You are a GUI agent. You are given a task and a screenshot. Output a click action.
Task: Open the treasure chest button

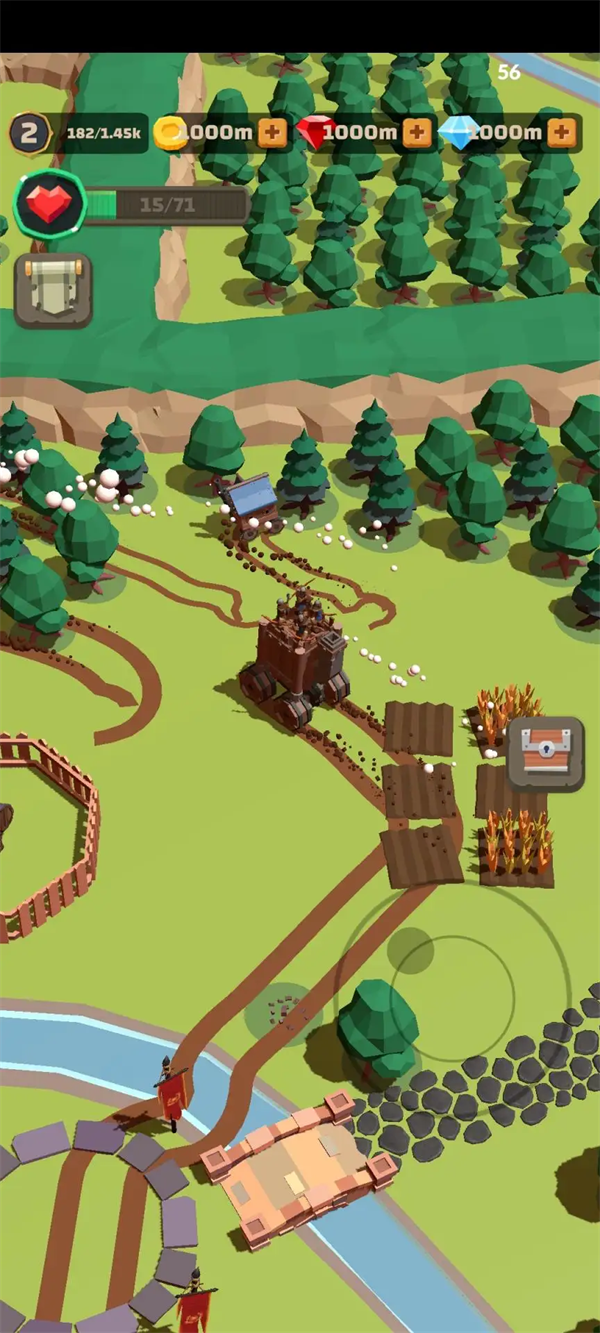tap(546, 754)
